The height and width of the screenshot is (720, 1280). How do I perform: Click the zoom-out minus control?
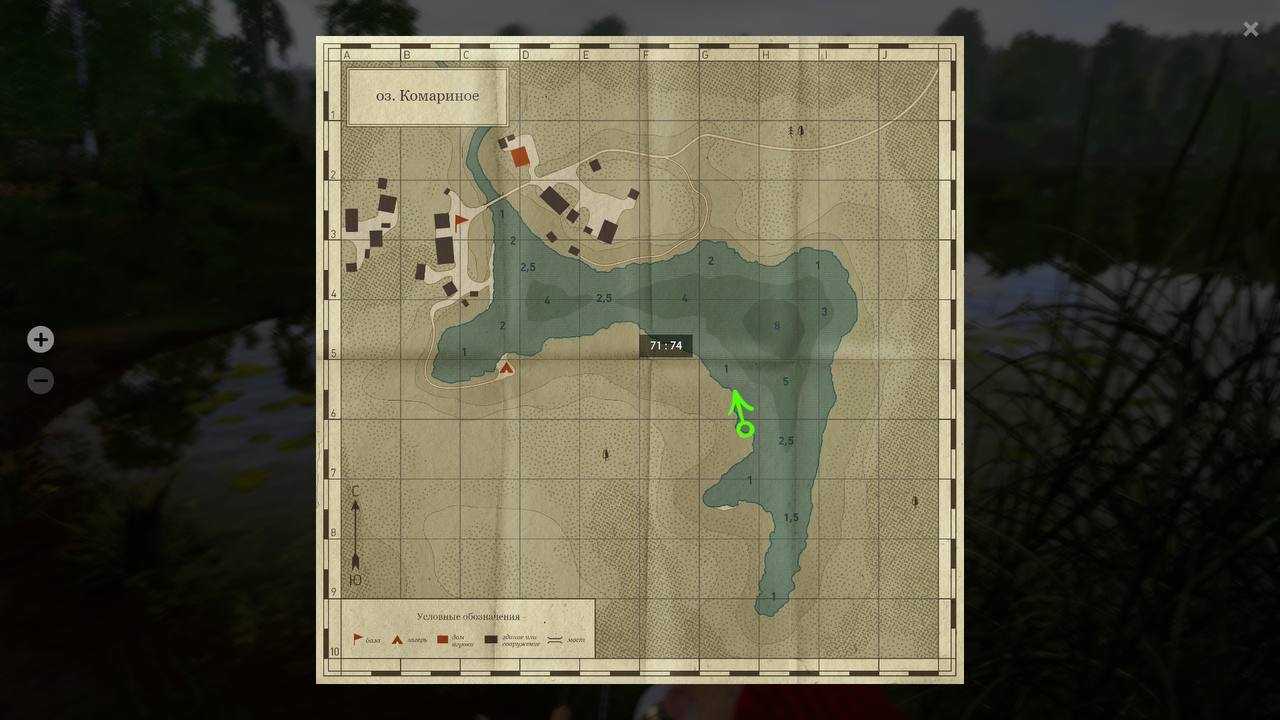click(40, 380)
